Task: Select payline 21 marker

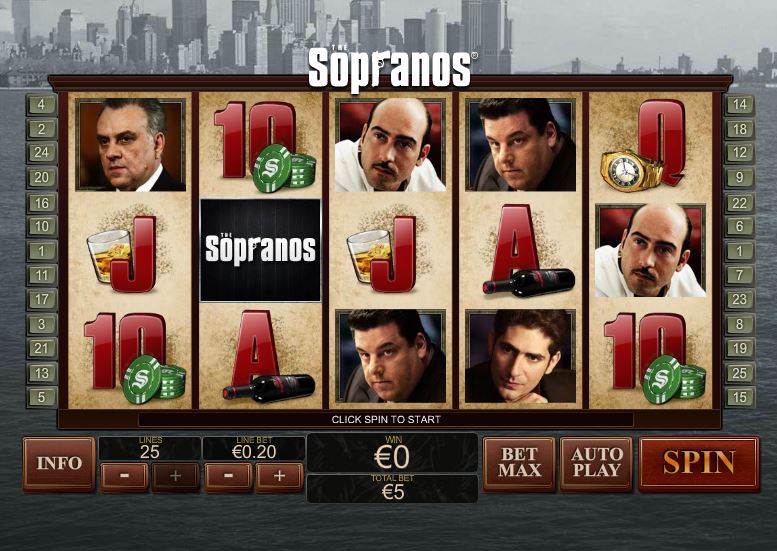Action: click(42, 348)
